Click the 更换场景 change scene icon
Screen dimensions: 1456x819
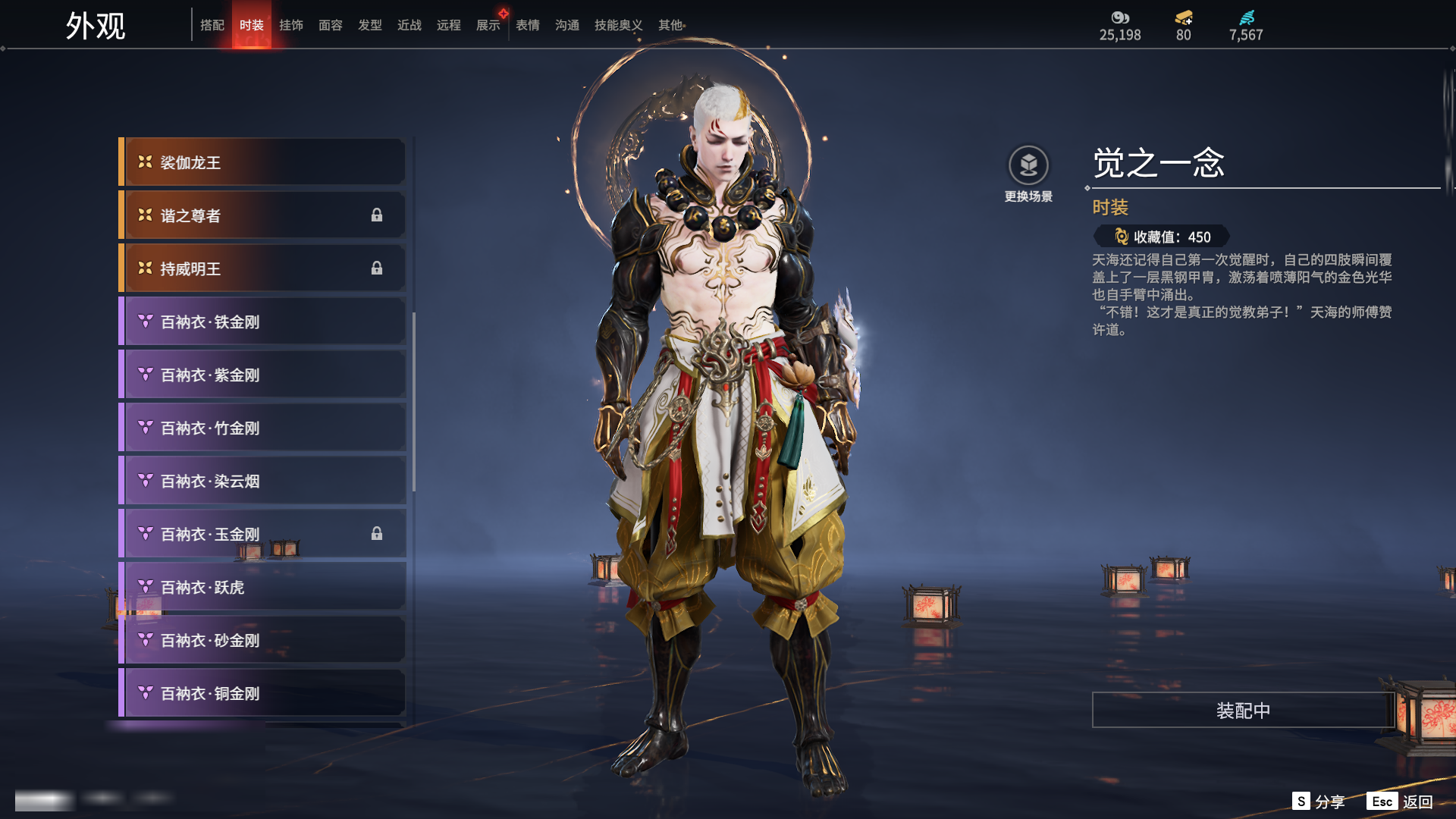click(1028, 165)
